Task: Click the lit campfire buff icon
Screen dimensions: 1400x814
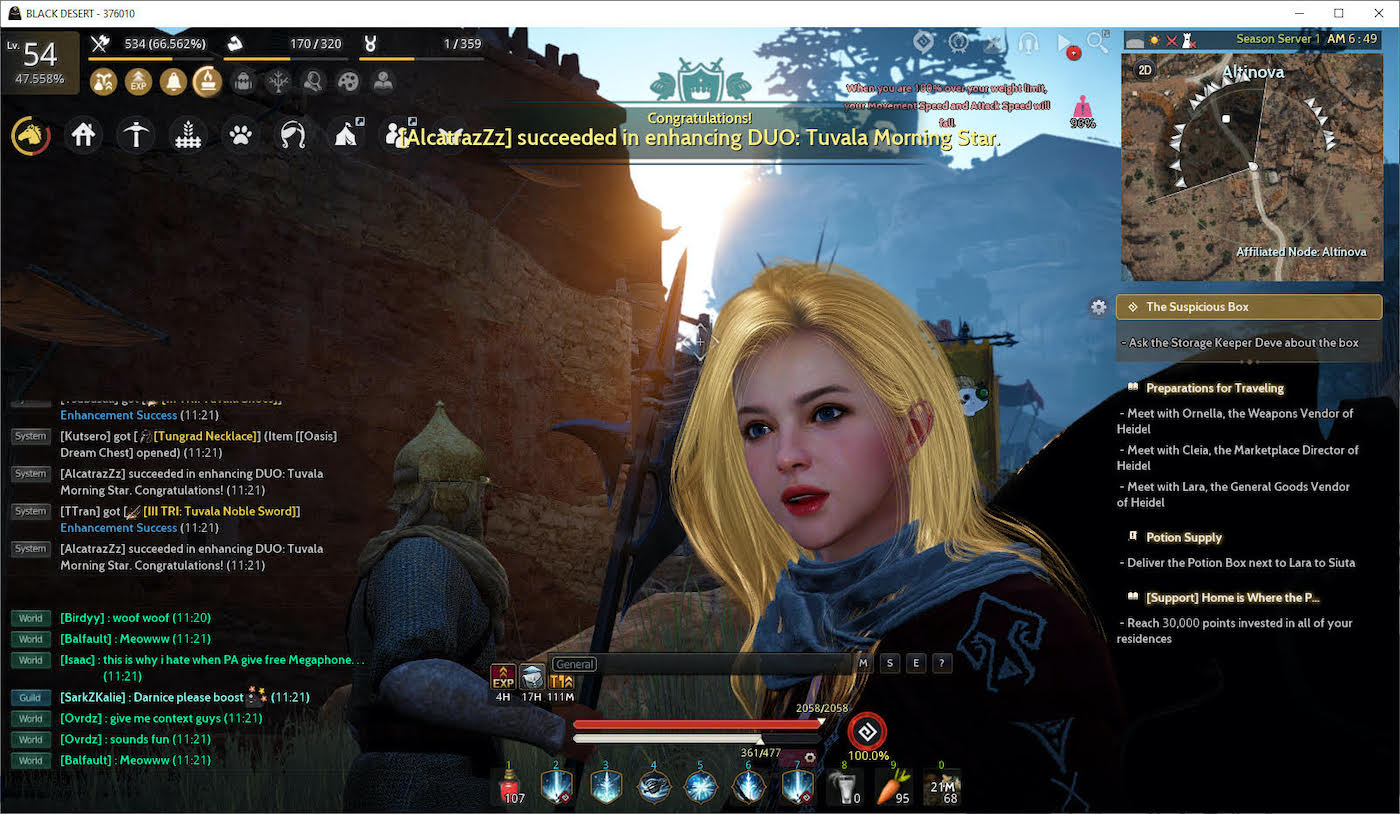Action: 208,82
